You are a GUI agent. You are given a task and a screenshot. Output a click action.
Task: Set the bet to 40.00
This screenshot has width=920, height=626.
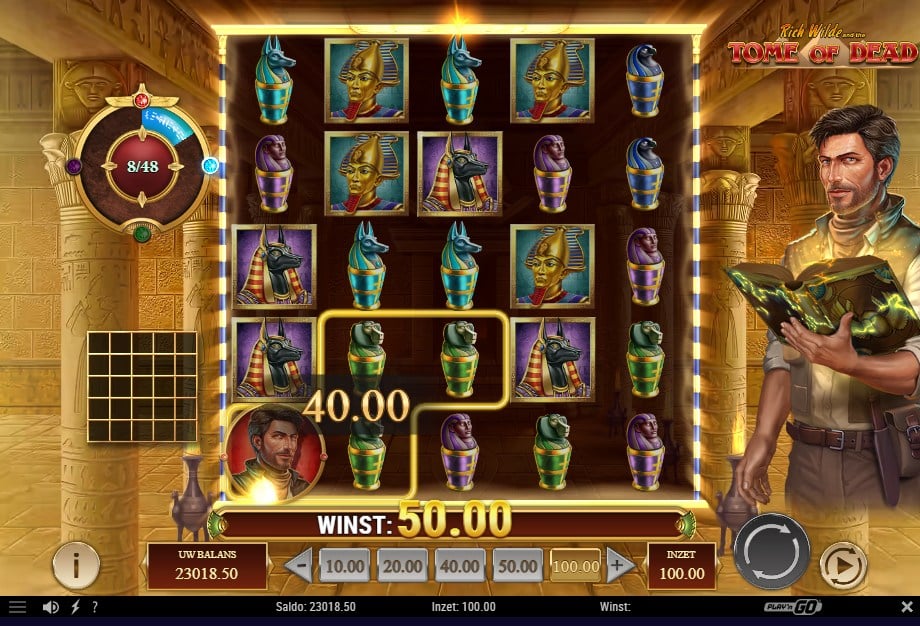tap(459, 566)
